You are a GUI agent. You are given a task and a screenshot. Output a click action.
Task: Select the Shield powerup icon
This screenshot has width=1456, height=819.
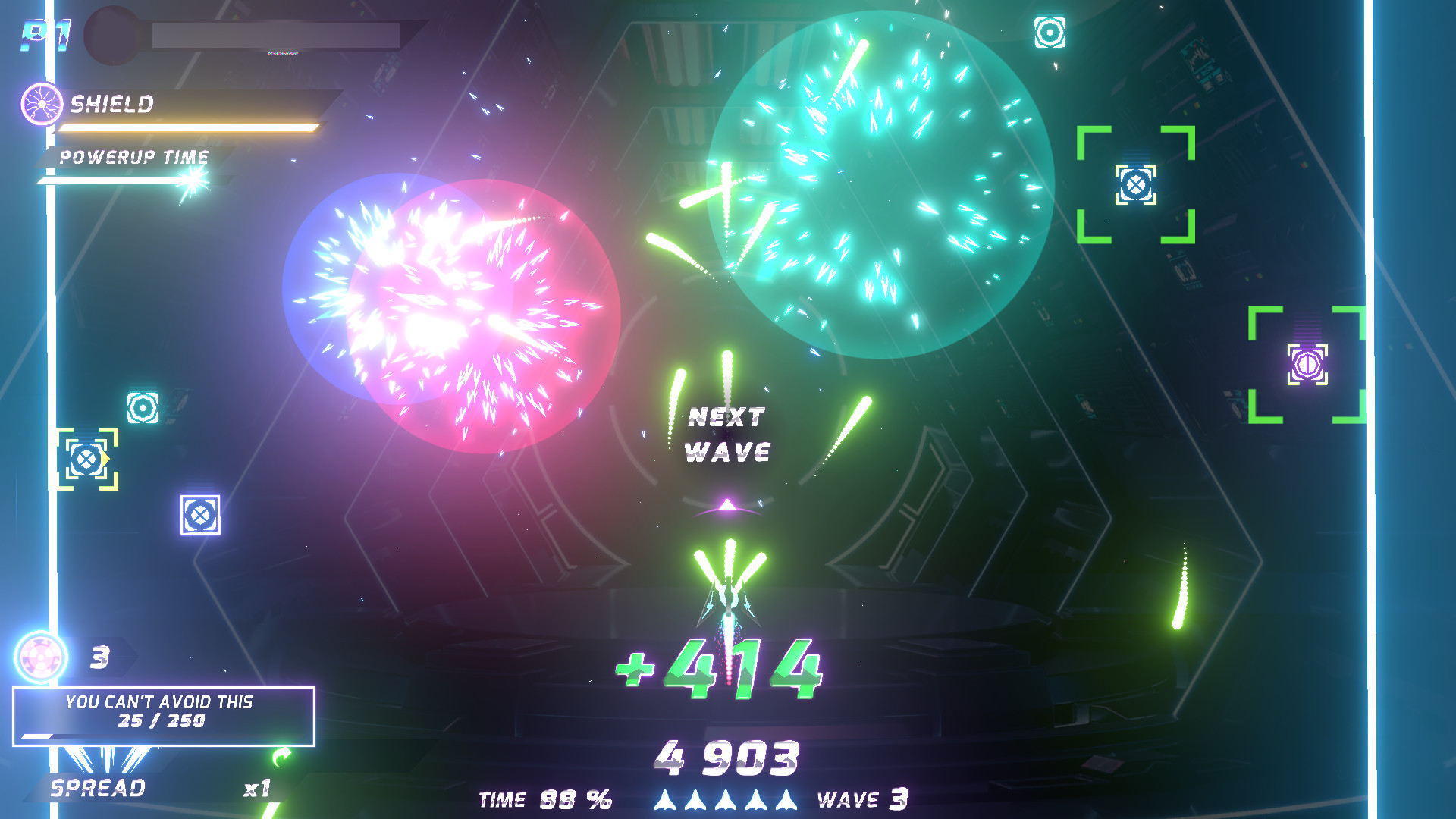tap(42, 105)
